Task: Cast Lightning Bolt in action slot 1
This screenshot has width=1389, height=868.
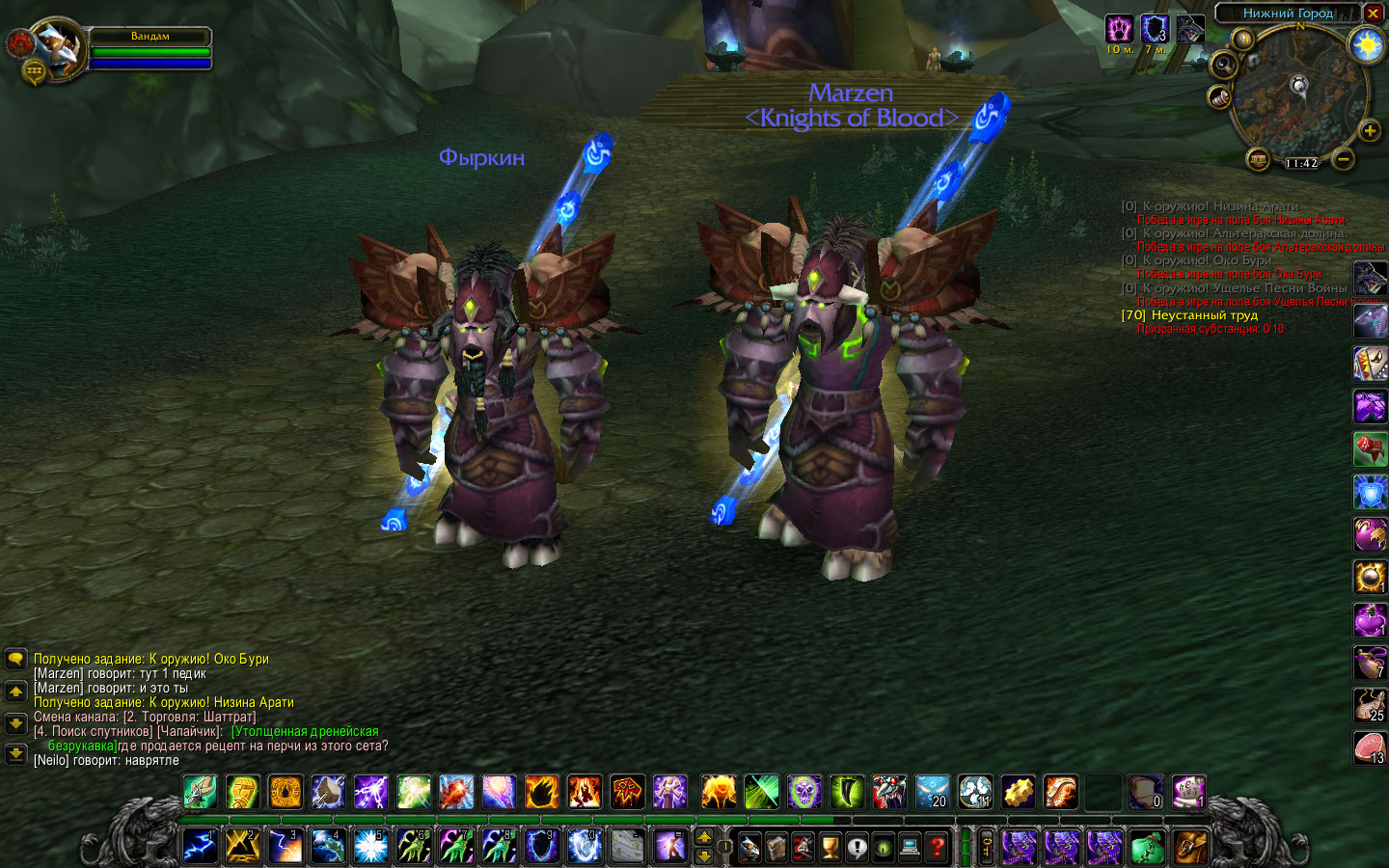Action: click(201, 848)
